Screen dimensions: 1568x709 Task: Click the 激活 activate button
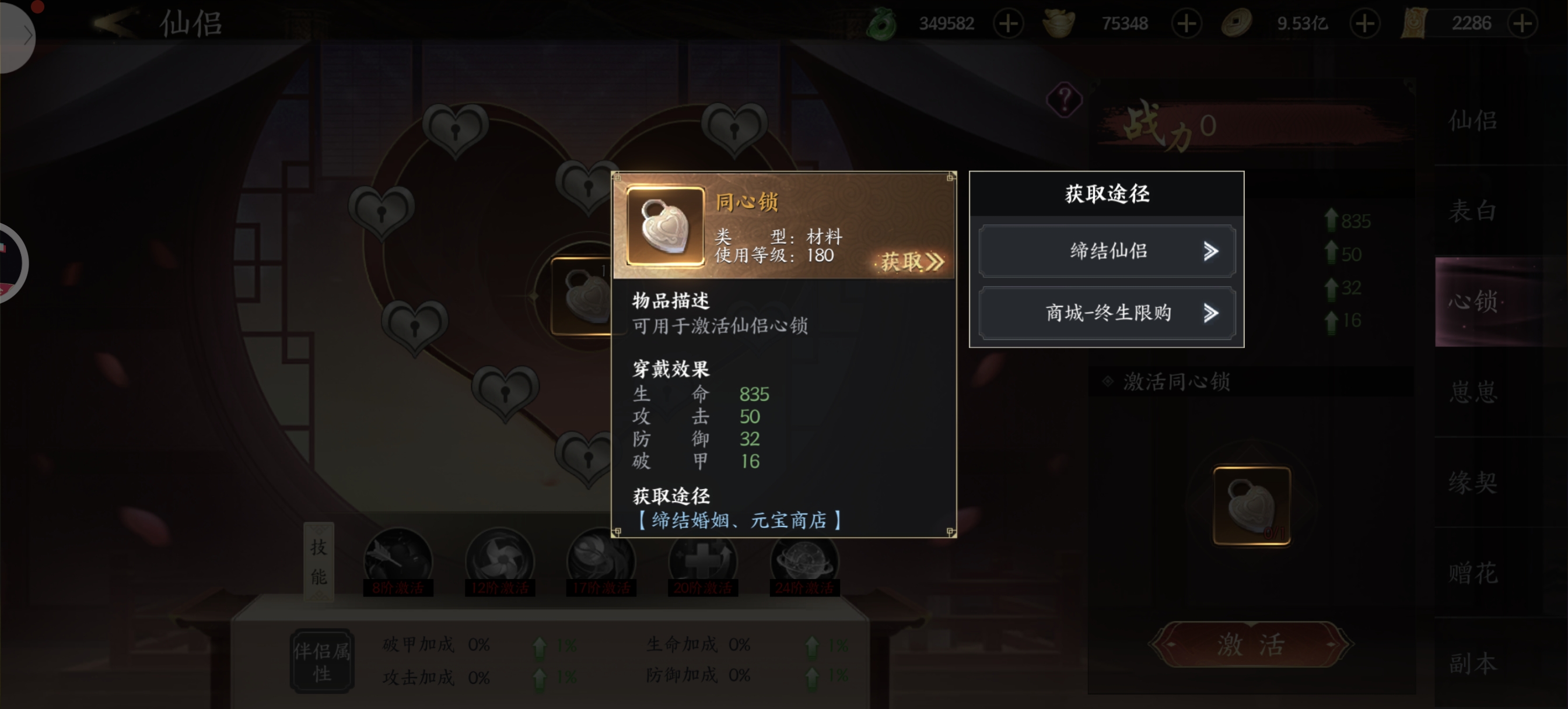pos(1251,644)
